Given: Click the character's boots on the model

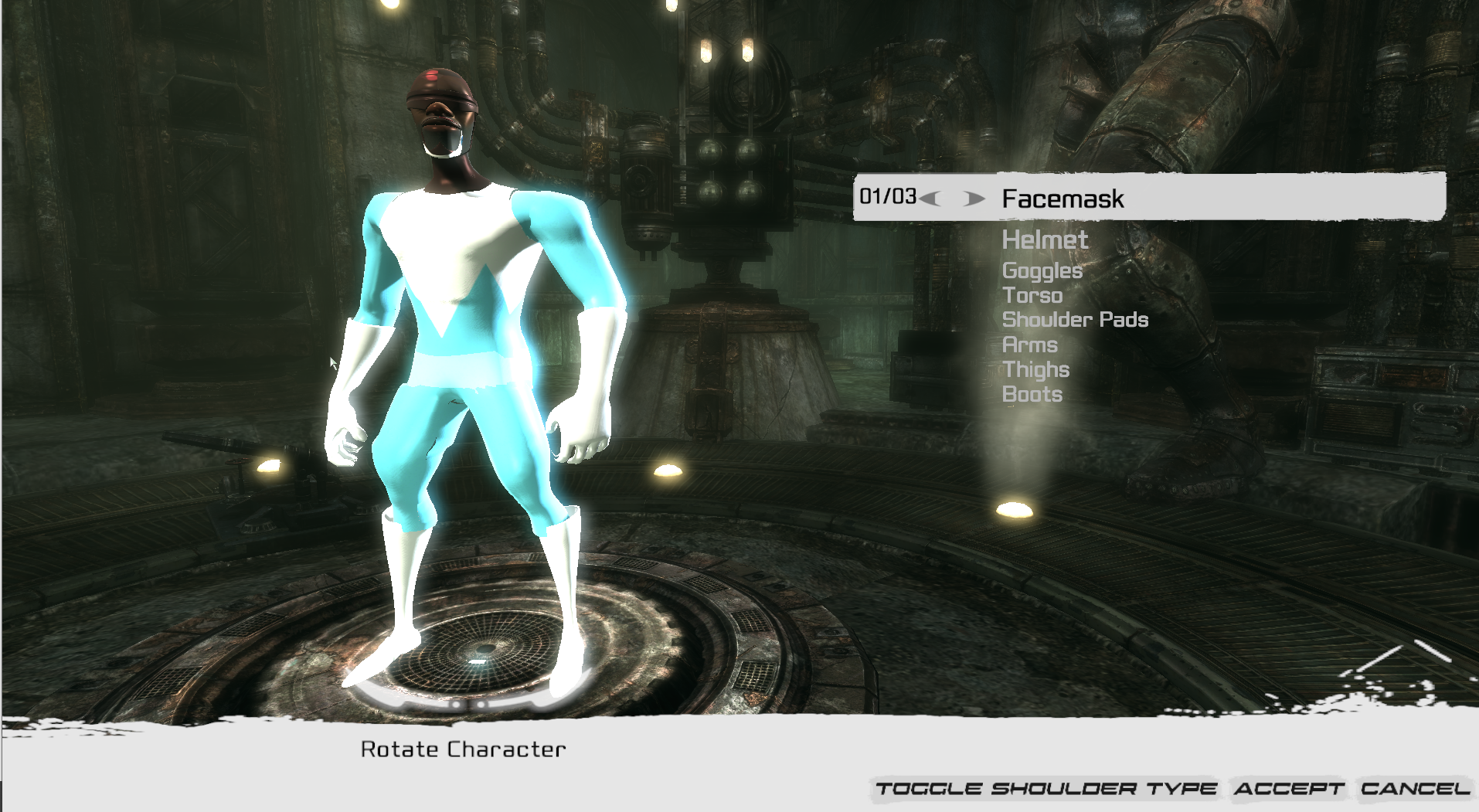Looking at the screenshot, I should 402,579.
